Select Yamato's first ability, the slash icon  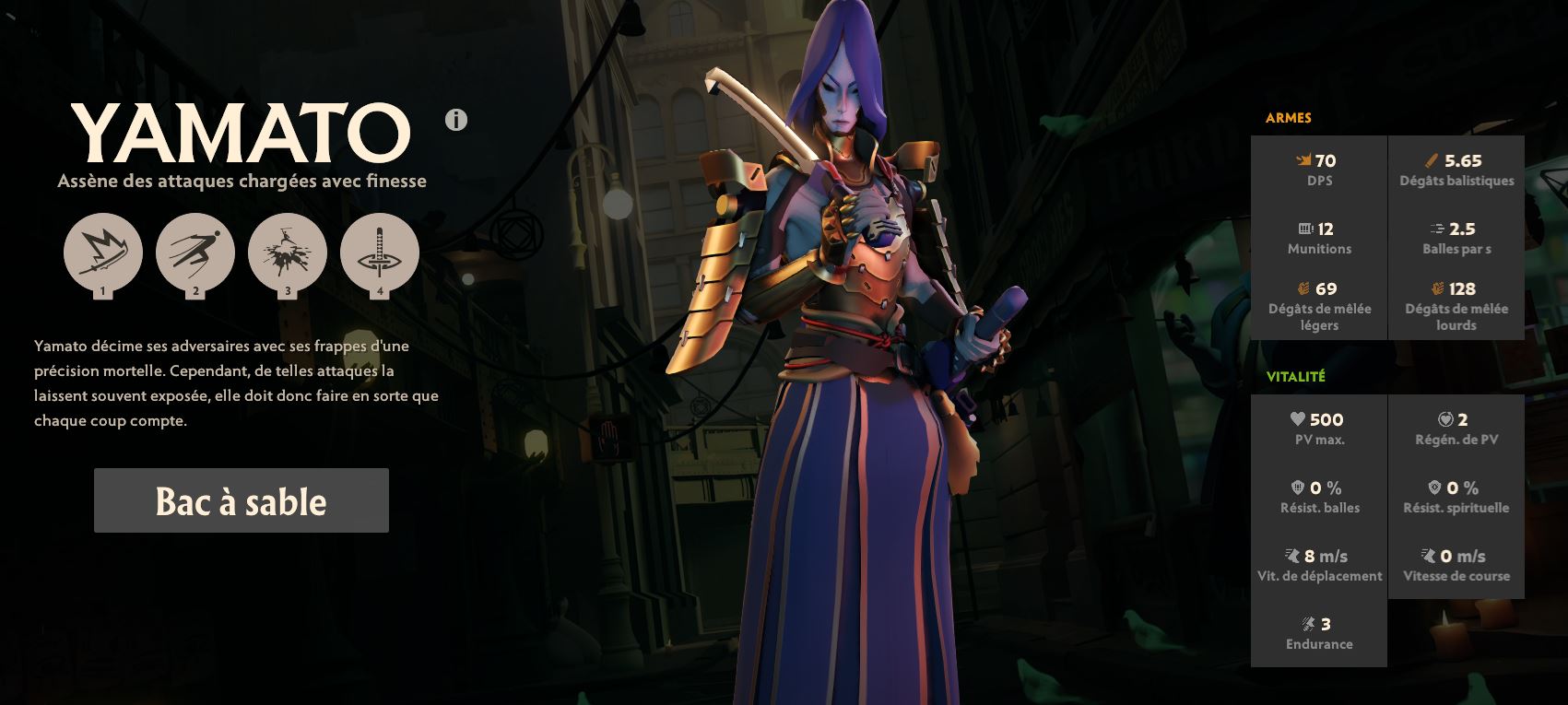point(103,253)
